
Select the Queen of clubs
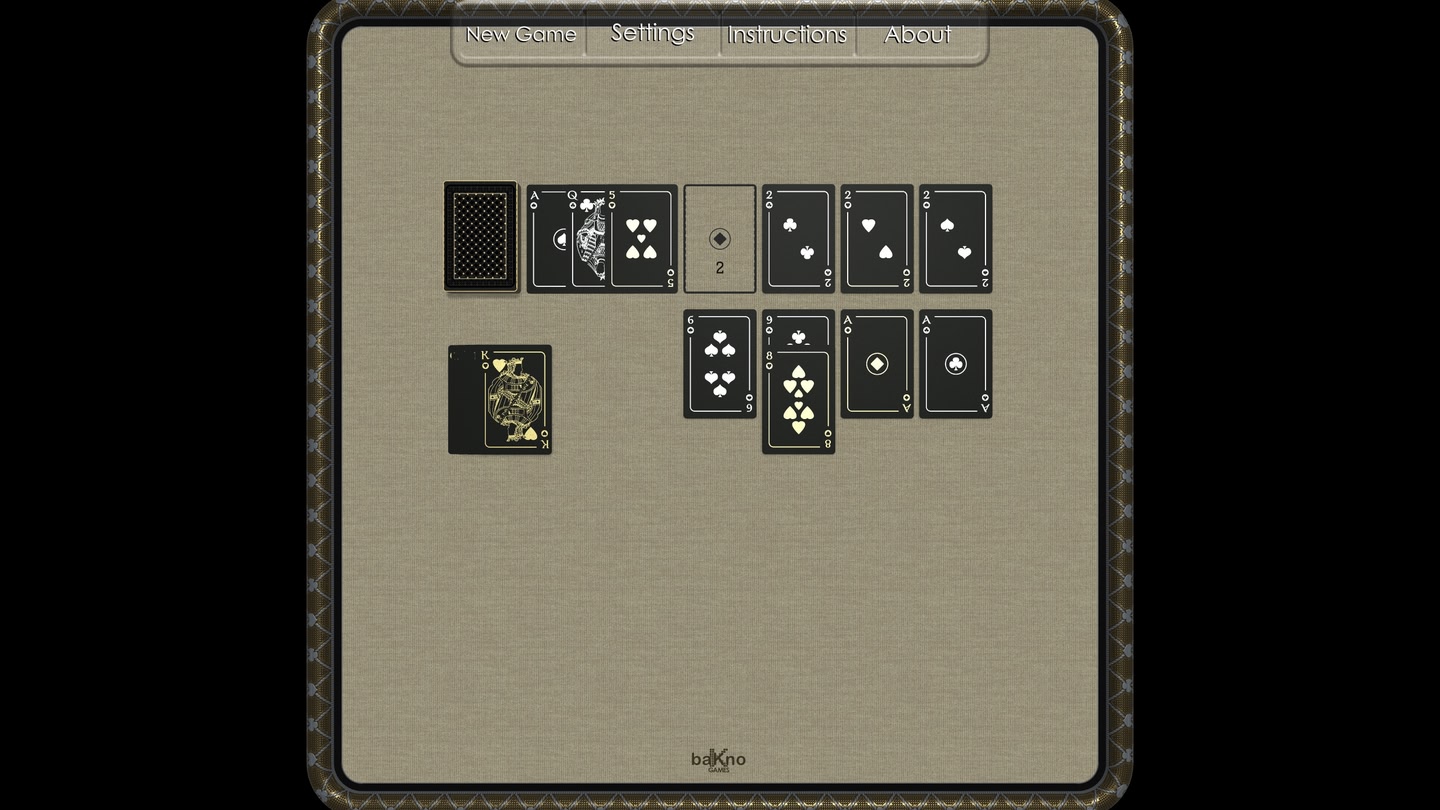[x=585, y=237]
